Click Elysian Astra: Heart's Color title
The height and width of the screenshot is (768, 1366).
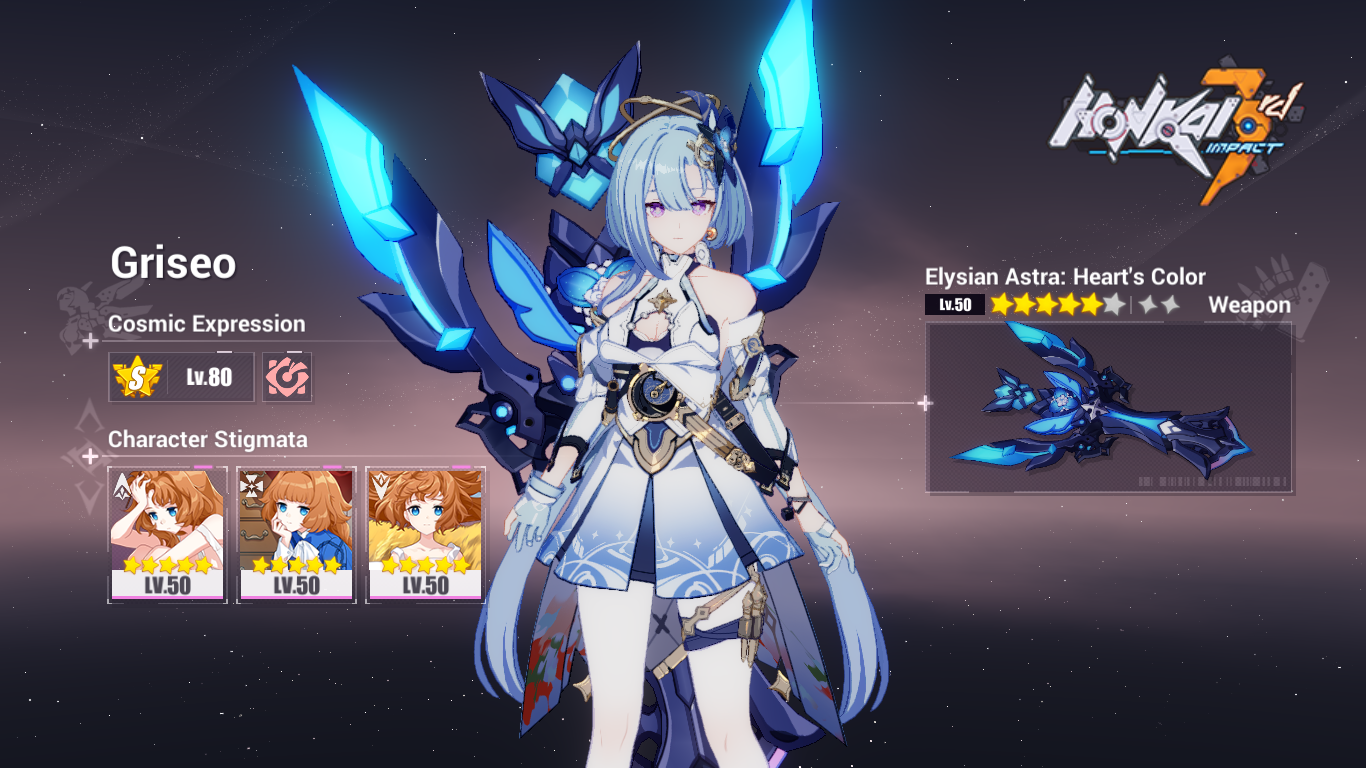coord(1065,277)
